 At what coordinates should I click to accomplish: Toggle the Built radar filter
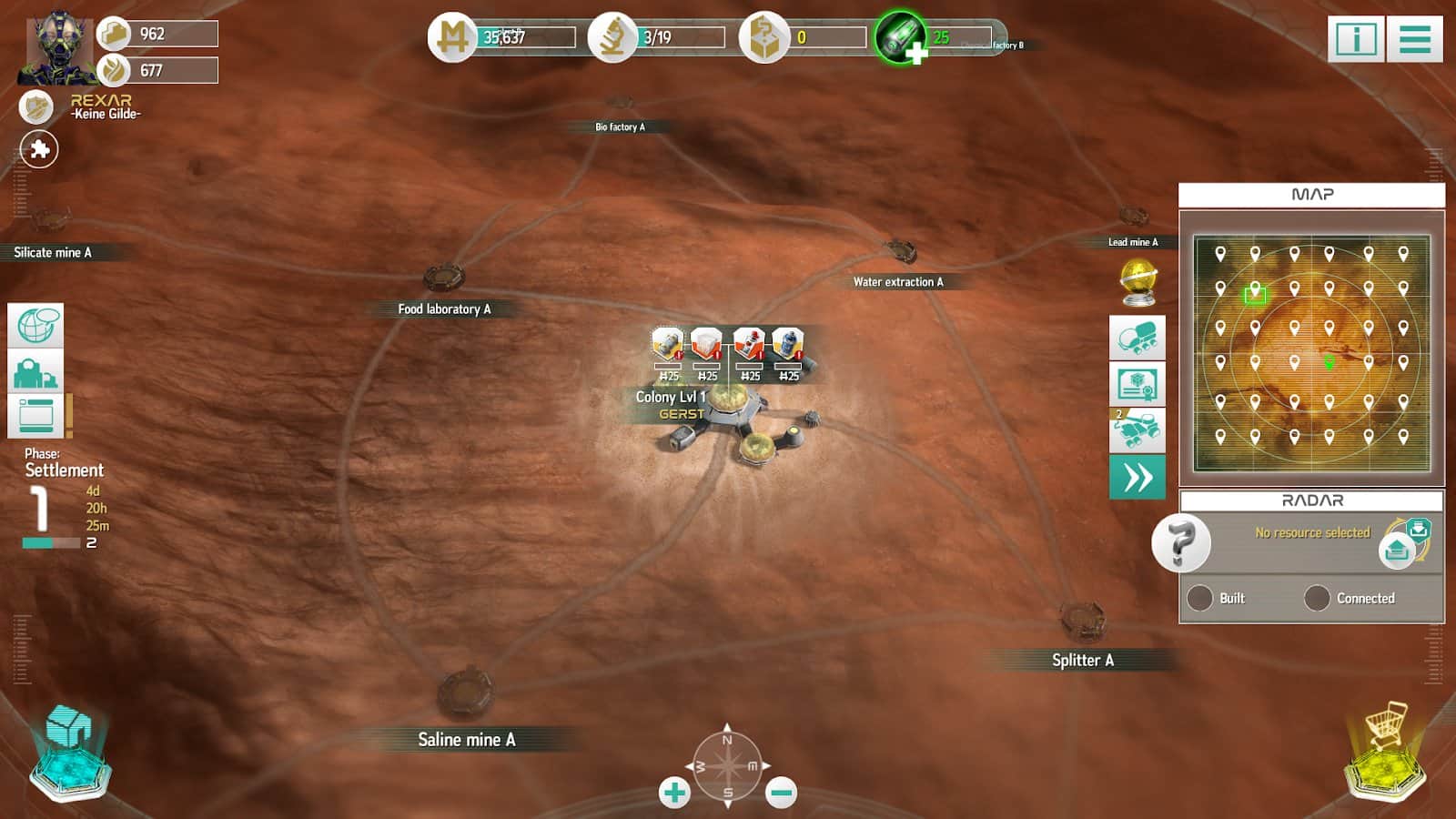click(1200, 598)
